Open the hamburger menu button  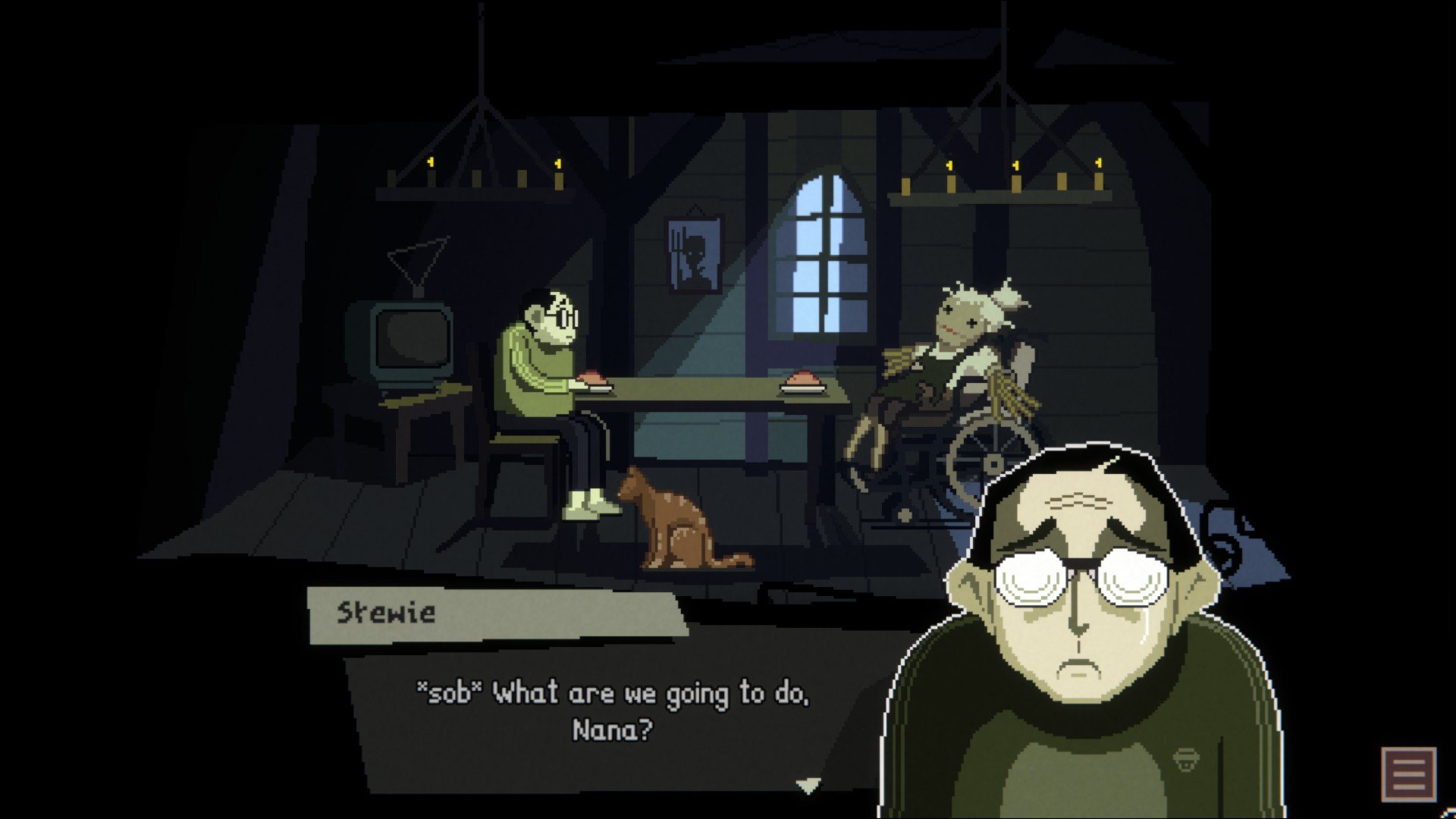[x=1408, y=773]
